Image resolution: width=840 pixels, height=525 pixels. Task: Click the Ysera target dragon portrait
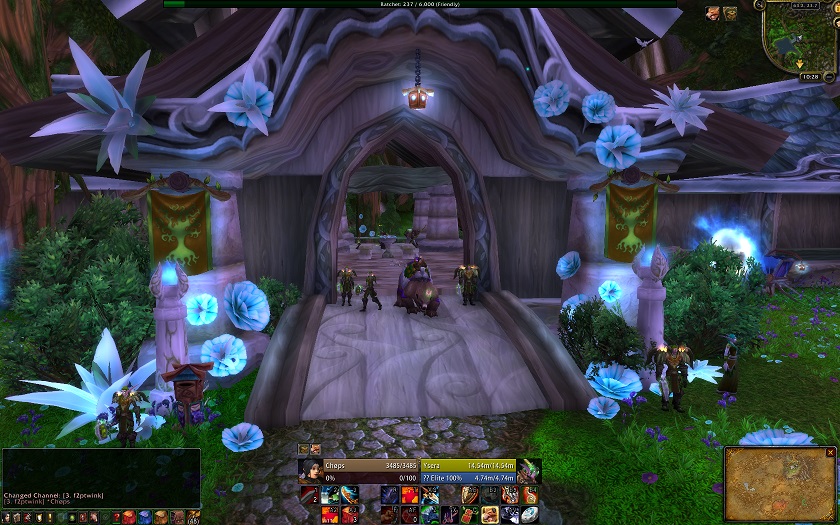coord(529,470)
